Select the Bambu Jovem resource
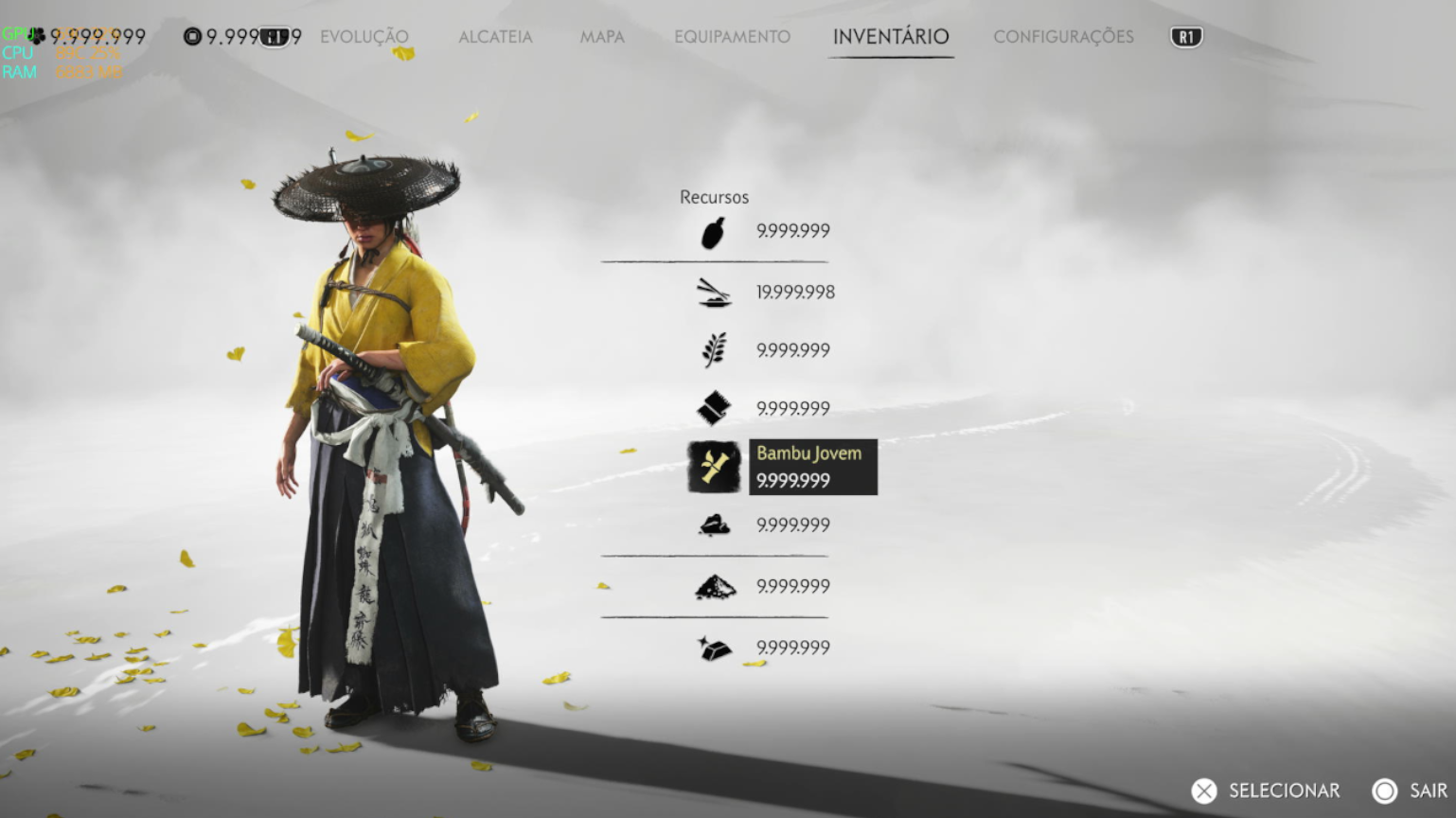The height and width of the screenshot is (818, 1456). (714, 467)
